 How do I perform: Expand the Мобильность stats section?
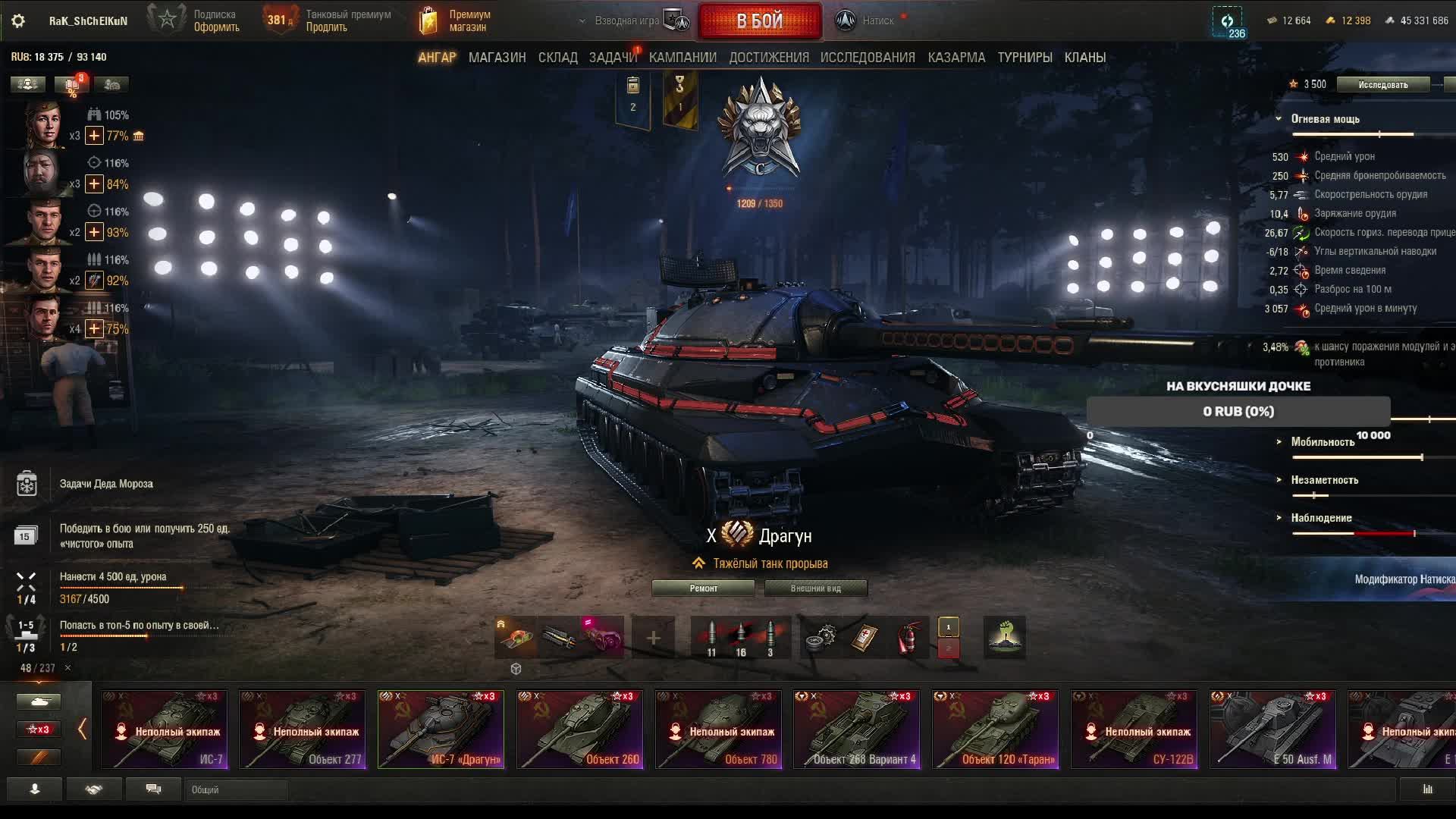(1323, 442)
